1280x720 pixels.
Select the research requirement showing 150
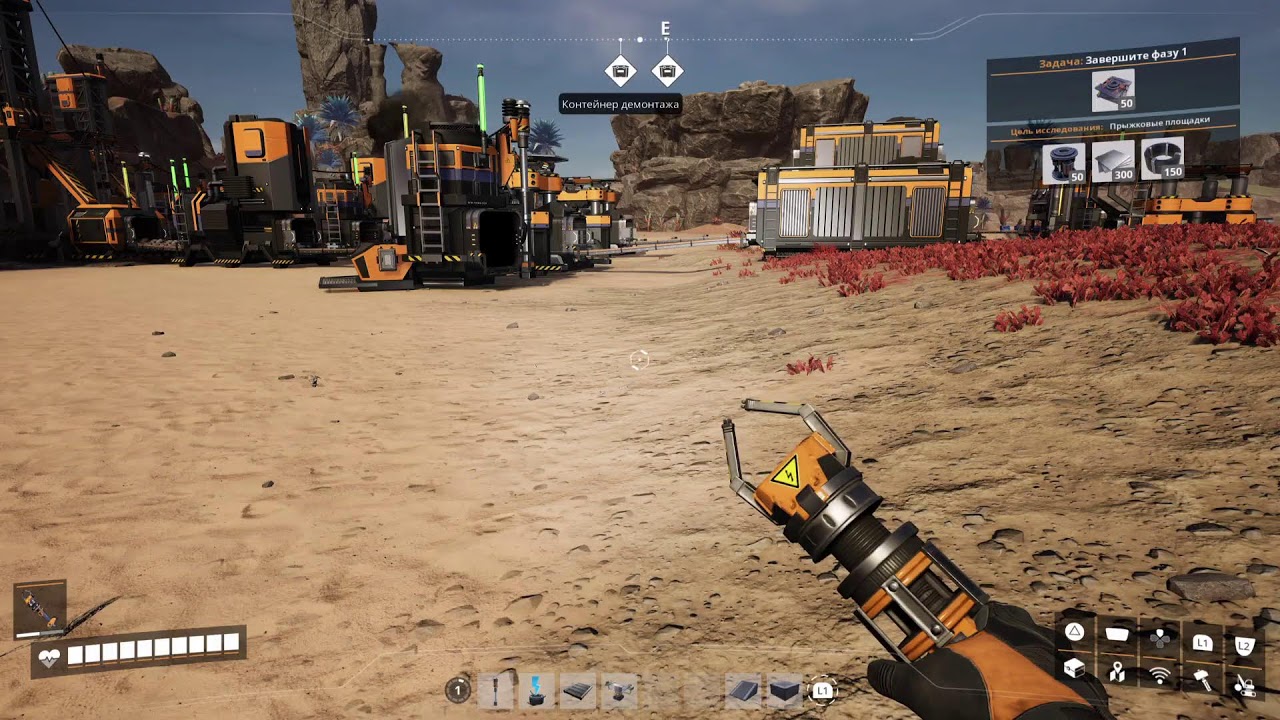pos(1162,158)
